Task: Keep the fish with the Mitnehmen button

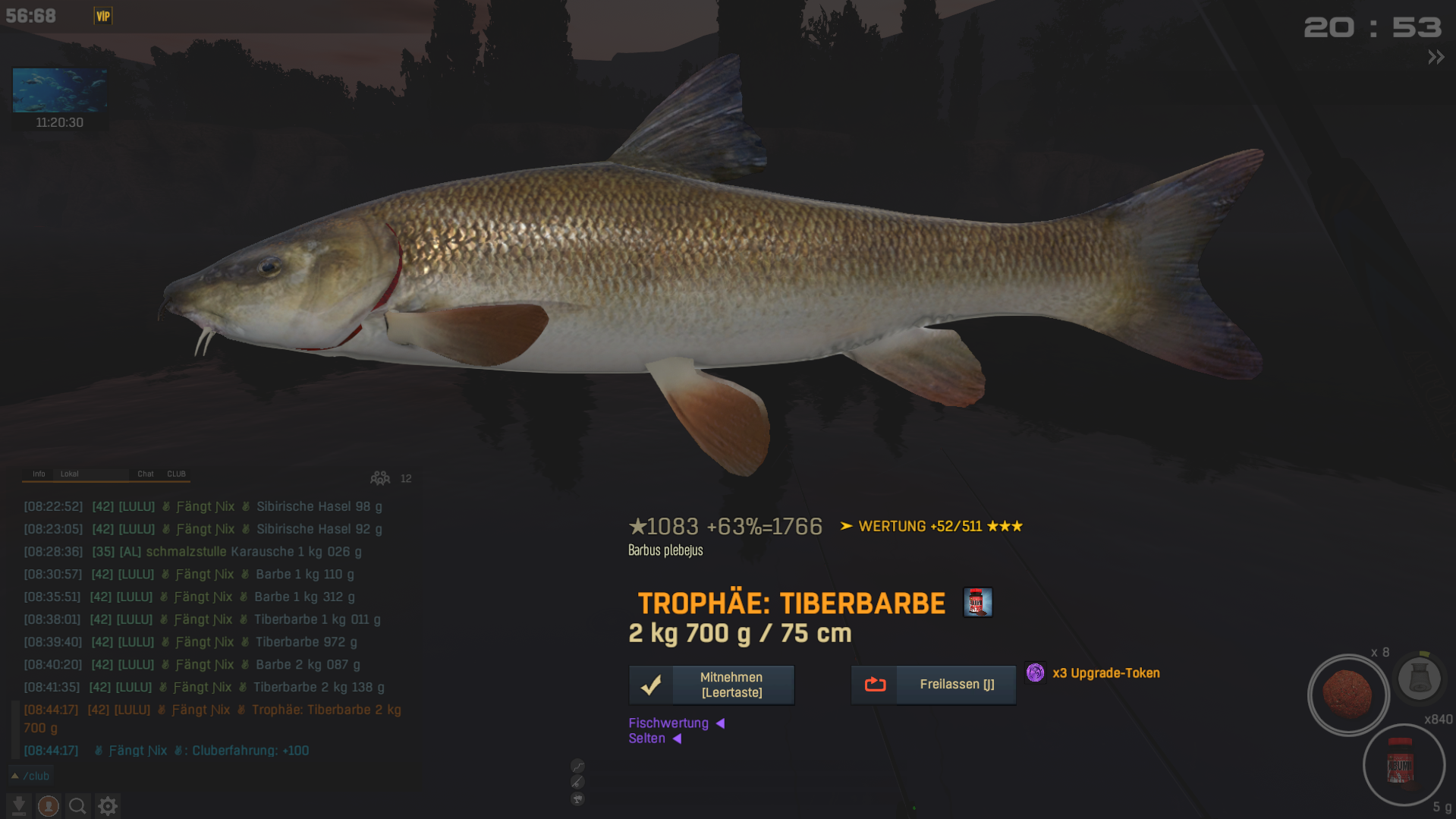Action: point(711,685)
